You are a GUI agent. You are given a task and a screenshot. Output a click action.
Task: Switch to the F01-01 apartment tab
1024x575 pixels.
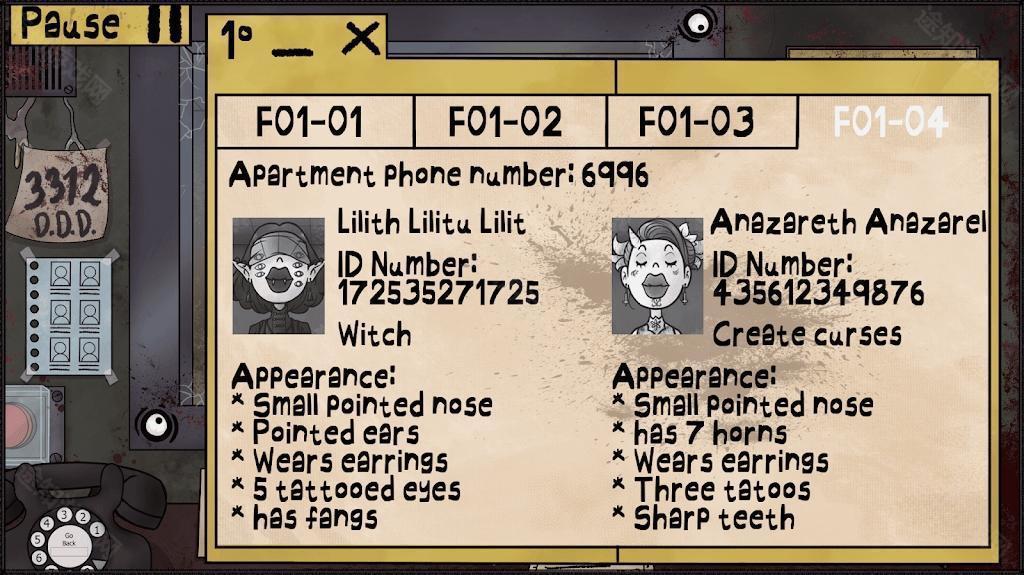[309, 122]
